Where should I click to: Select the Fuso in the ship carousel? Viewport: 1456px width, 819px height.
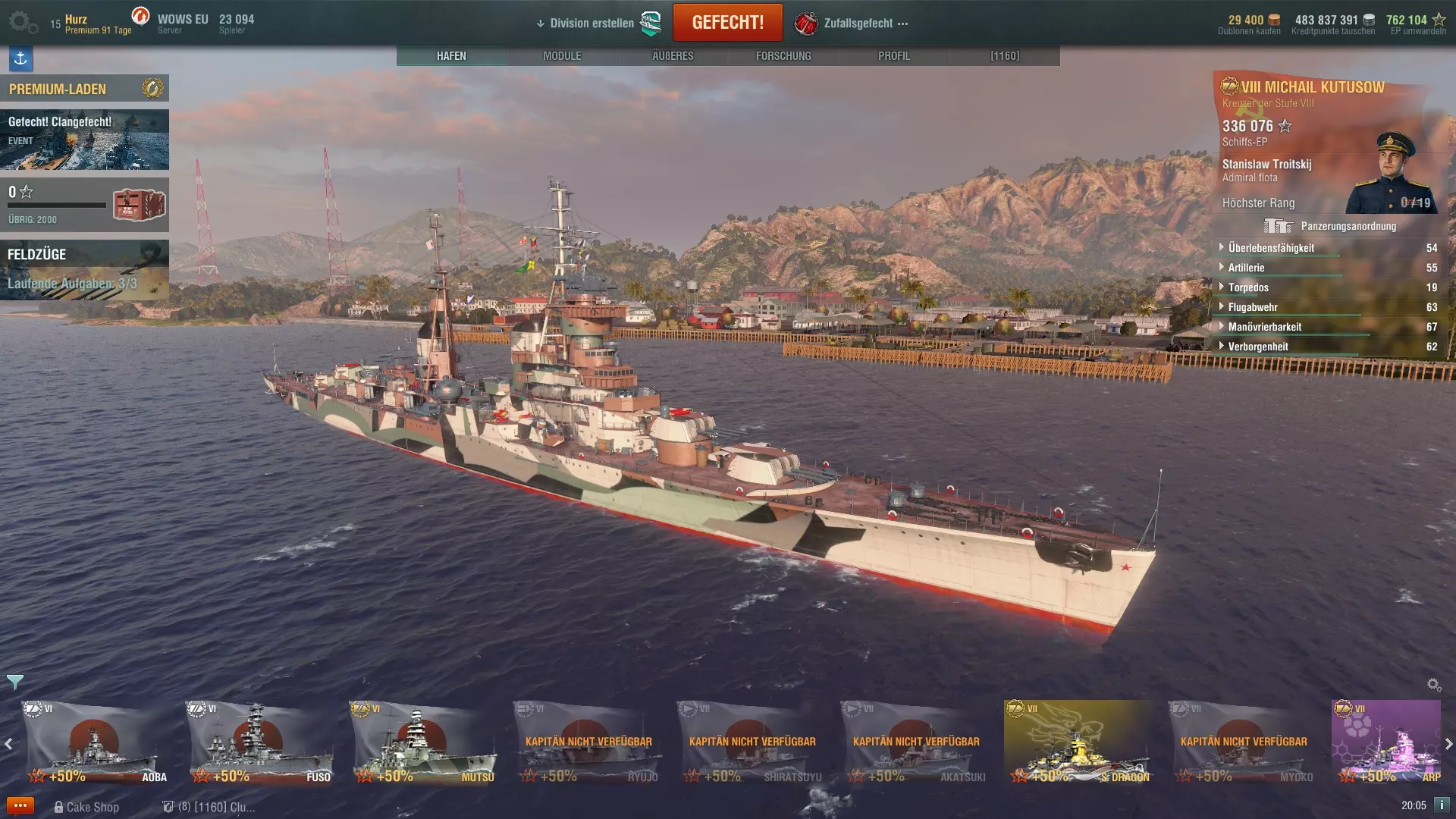261,742
